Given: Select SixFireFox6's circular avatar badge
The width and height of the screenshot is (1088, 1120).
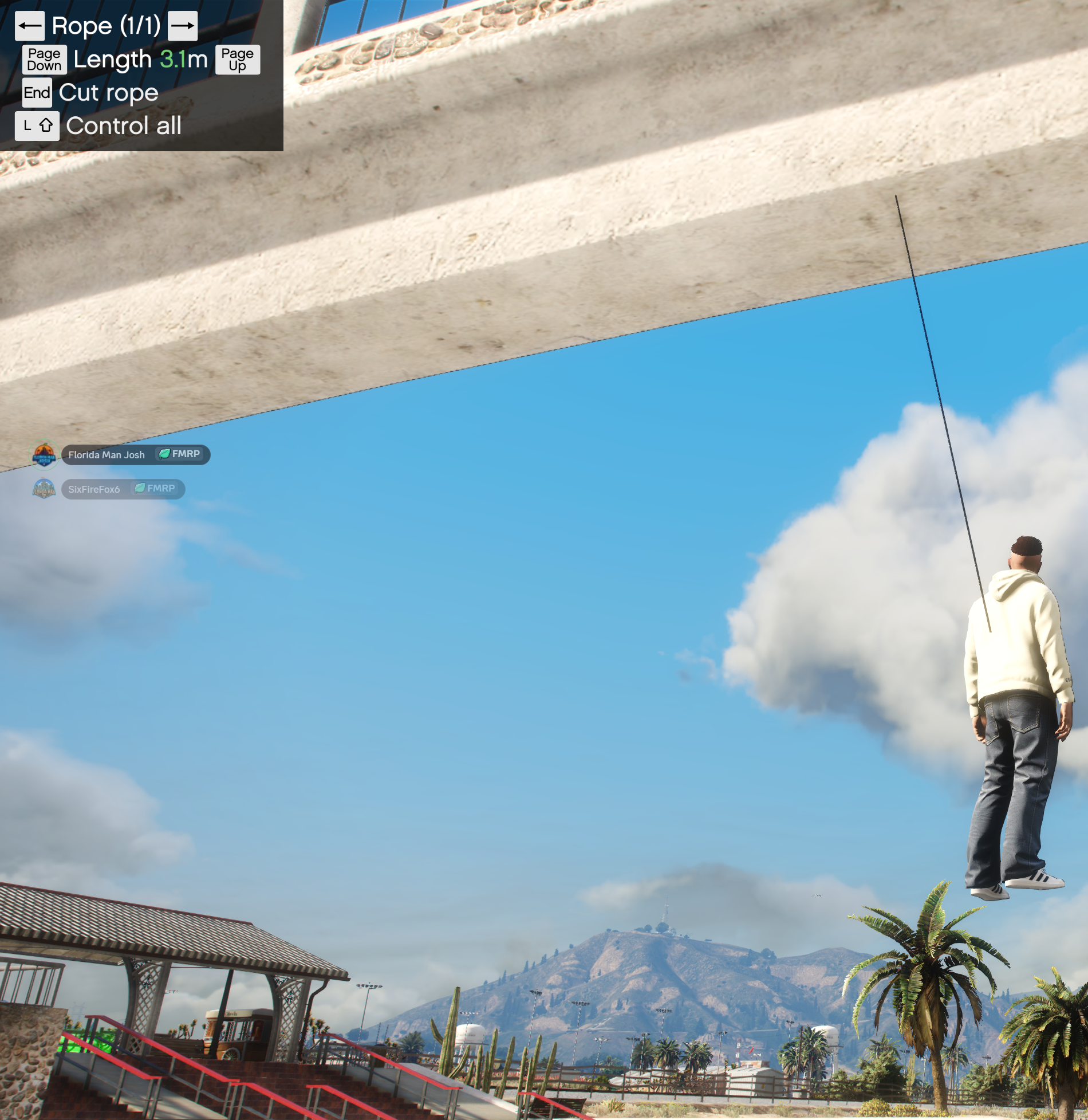Looking at the screenshot, I should (x=45, y=489).
